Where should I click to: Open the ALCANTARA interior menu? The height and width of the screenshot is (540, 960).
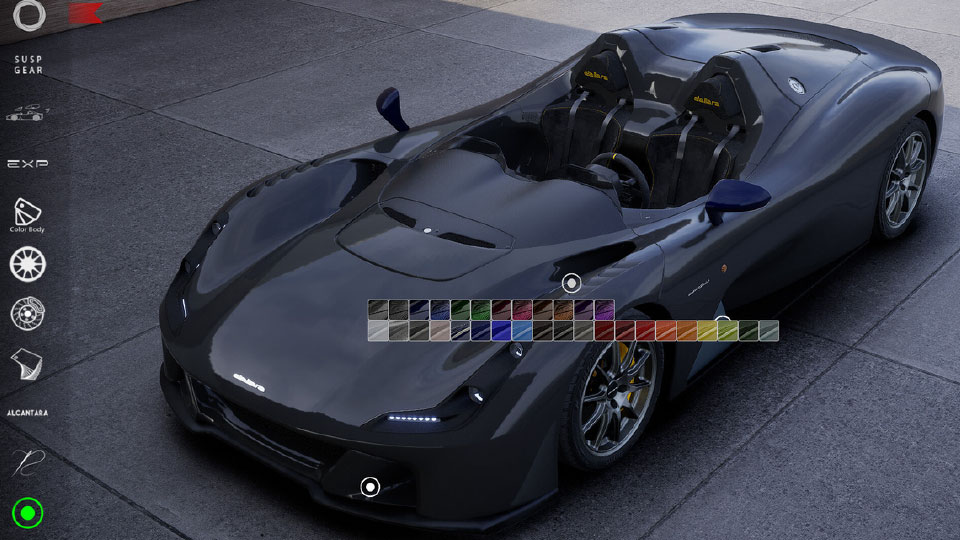pyautogui.click(x=28, y=412)
